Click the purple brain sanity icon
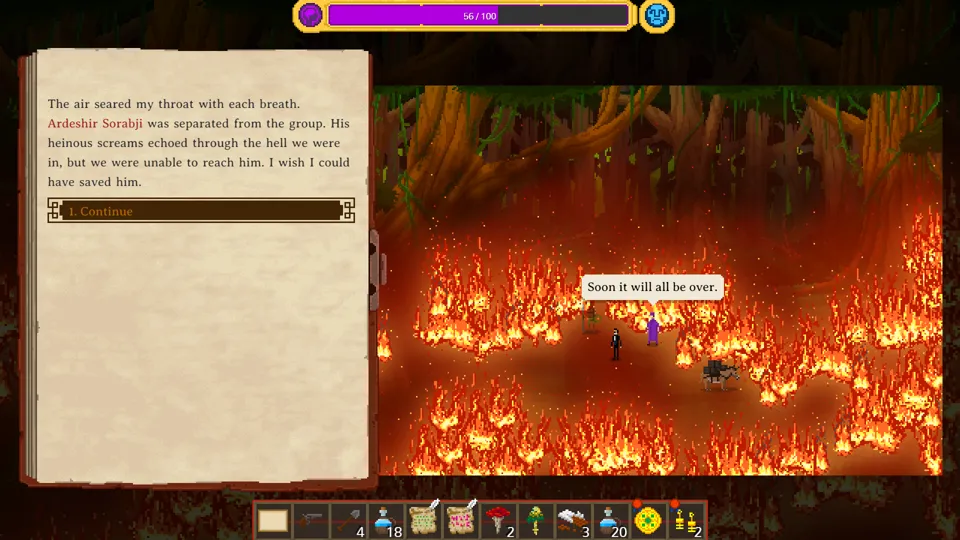 click(310, 16)
